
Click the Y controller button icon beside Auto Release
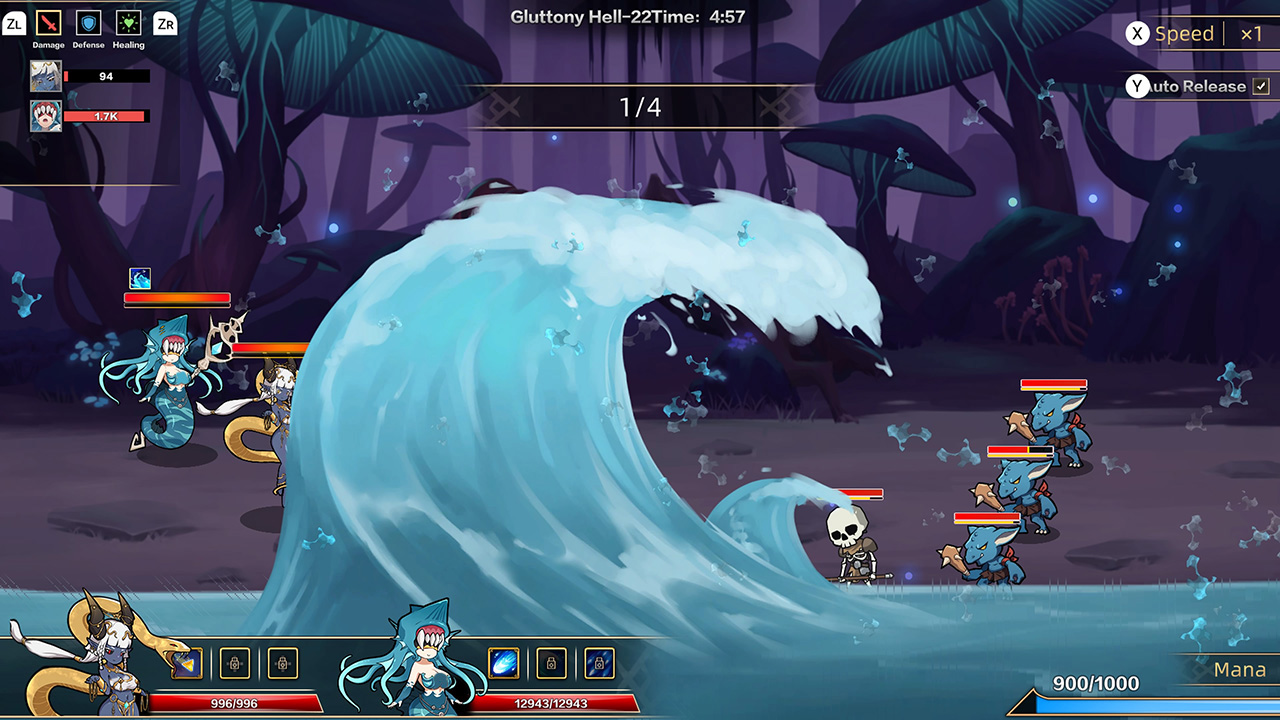pyautogui.click(x=1137, y=86)
